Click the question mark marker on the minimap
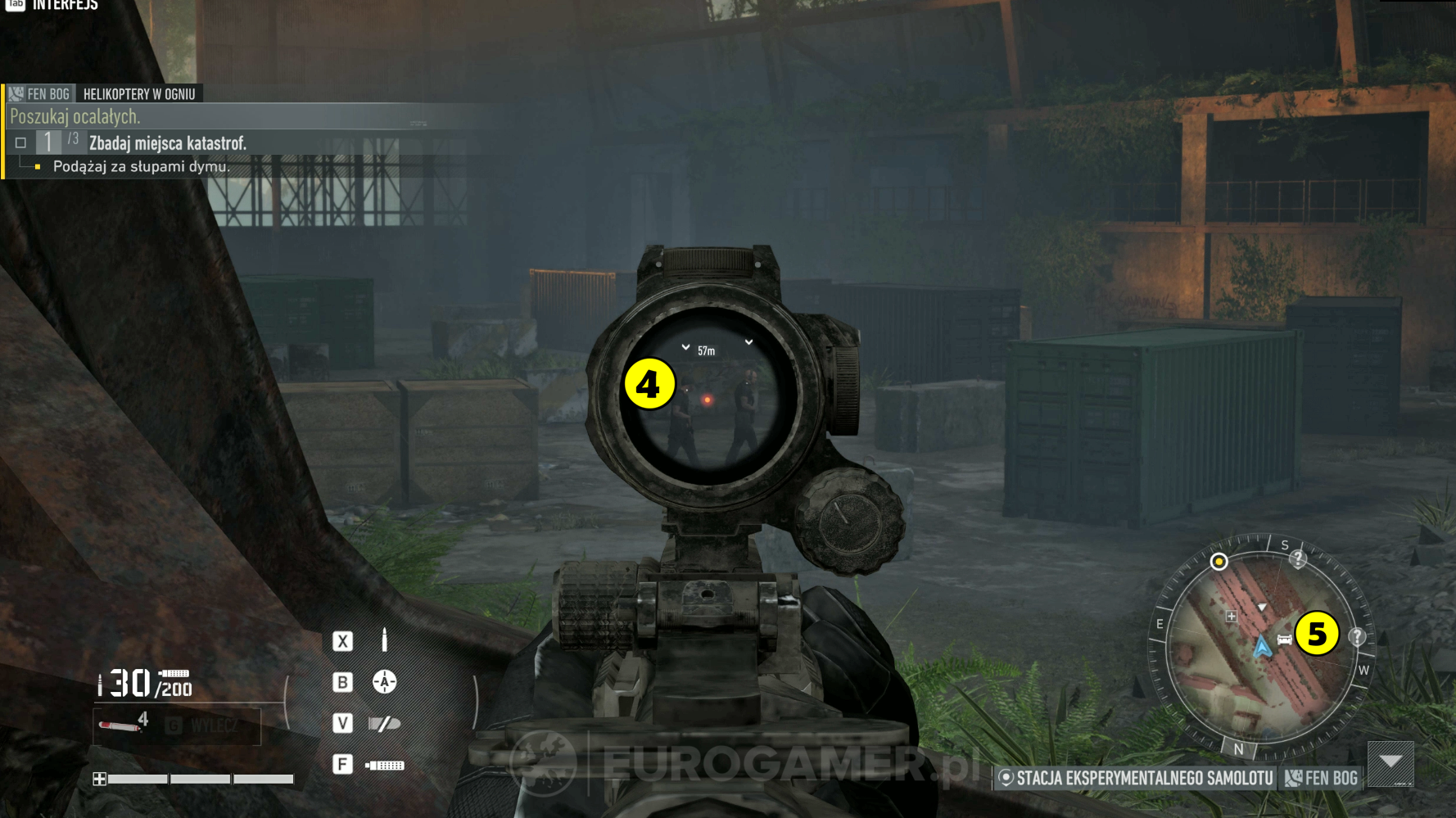Screen dimensions: 1456x818 tap(1359, 638)
